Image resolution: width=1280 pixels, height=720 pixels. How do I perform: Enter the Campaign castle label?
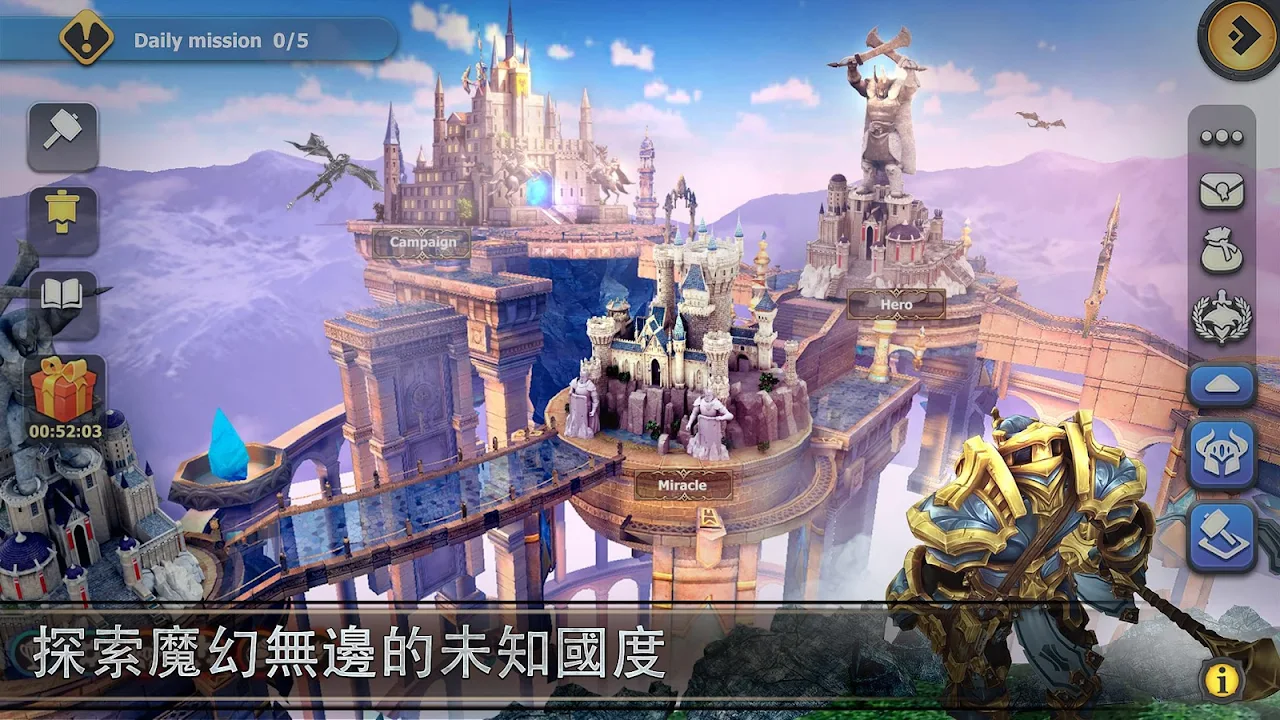coord(423,242)
